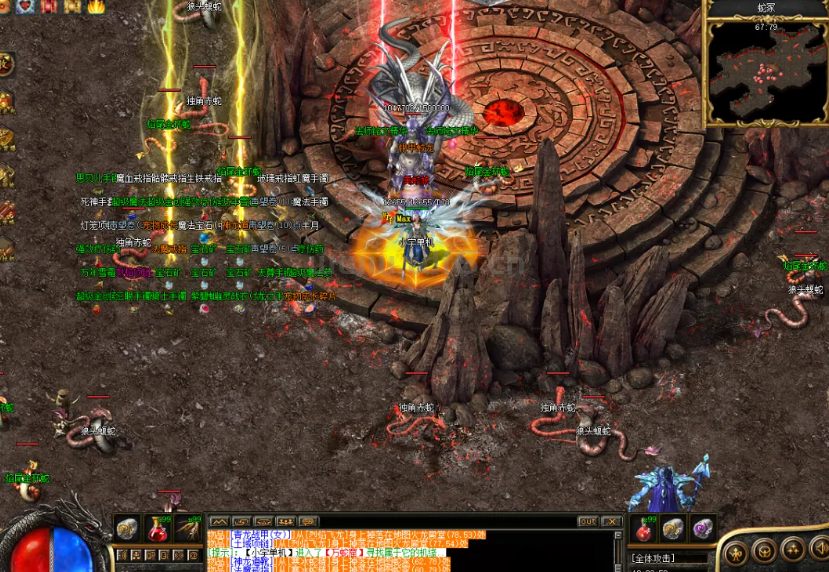Select the golden claw item slot

click(188, 527)
